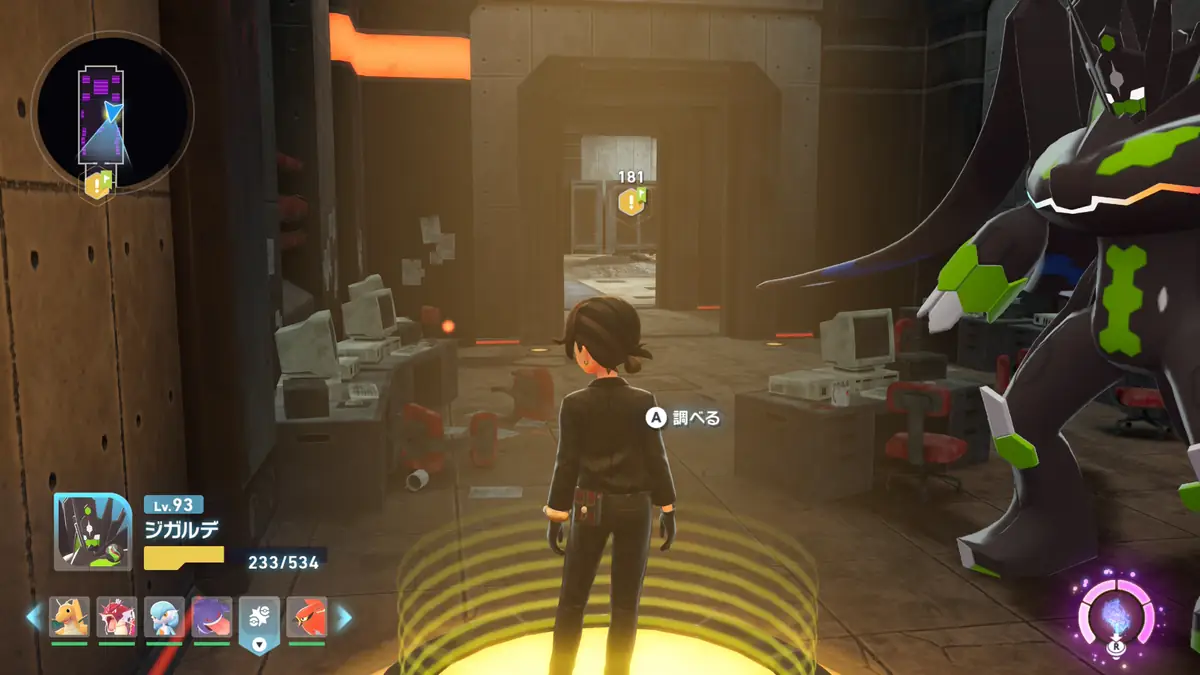This screenshot has width=1200, height=675.
Task: Select the 181 distance objective marker
Action: pyautogui.click(x=631, y=201)
